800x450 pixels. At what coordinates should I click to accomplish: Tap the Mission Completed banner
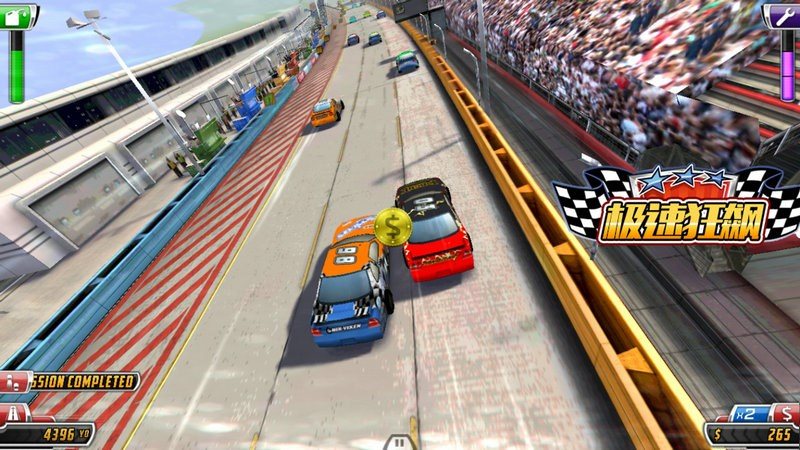click(x=75, y=381)
